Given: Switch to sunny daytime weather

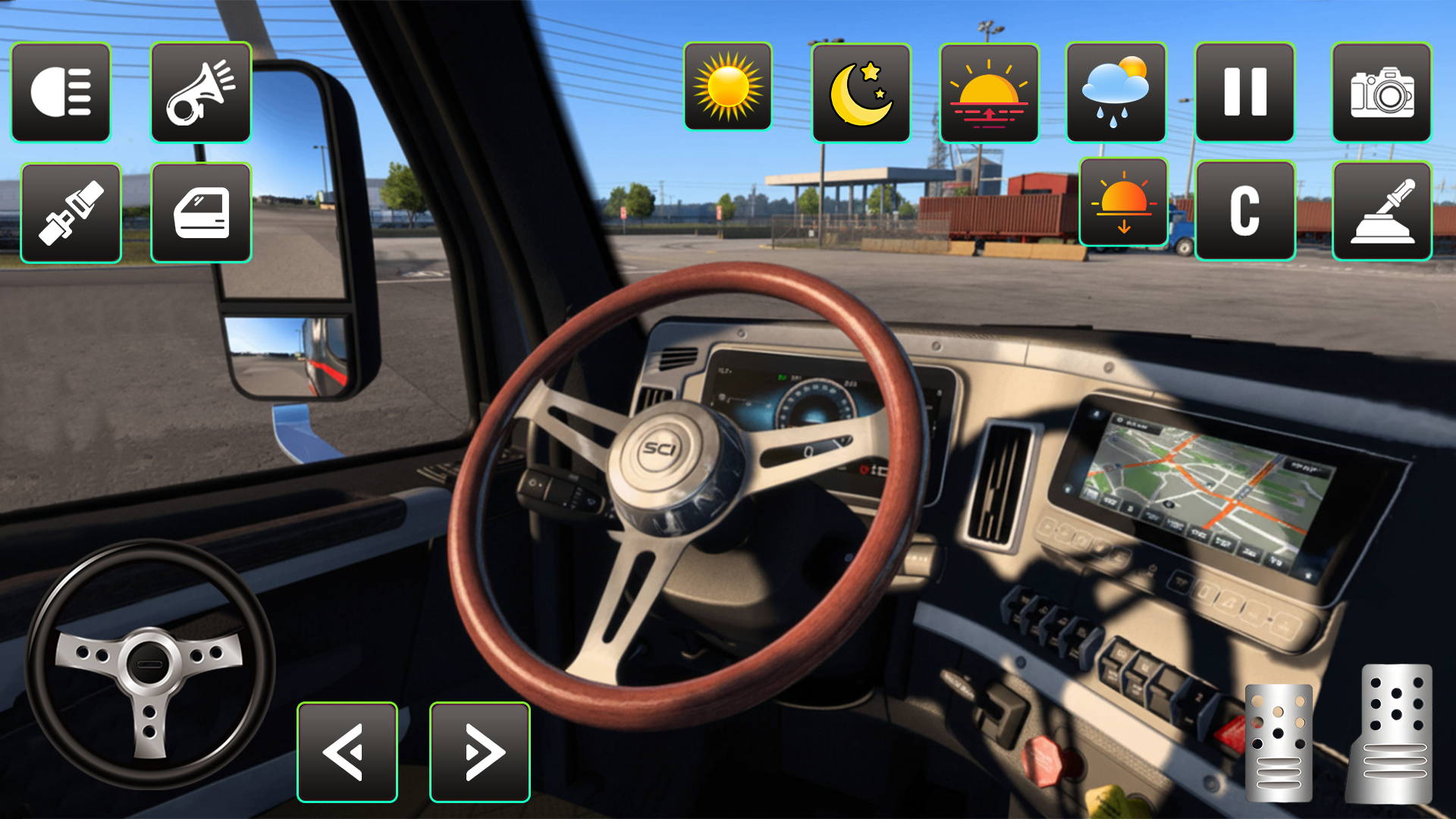Looking at the screenshot, I should pyautogui.click(x=729, y=93).
